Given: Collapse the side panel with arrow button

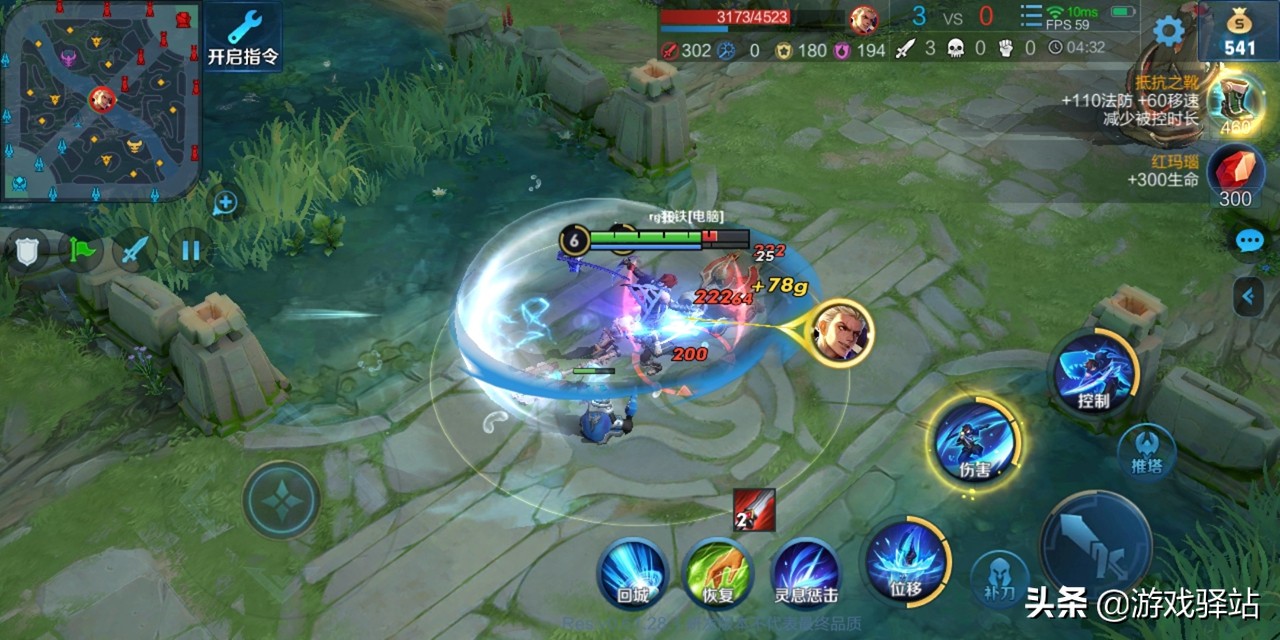Looking at the screenshot, I should point(1248,296).
